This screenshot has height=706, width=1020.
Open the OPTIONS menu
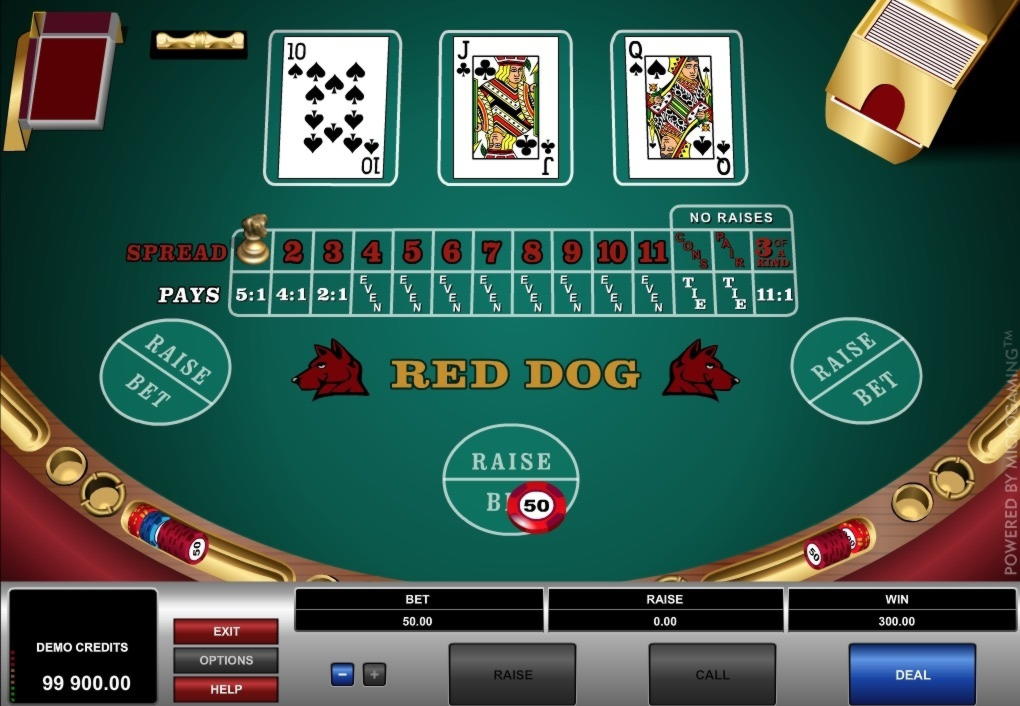[x=226, y=660]
